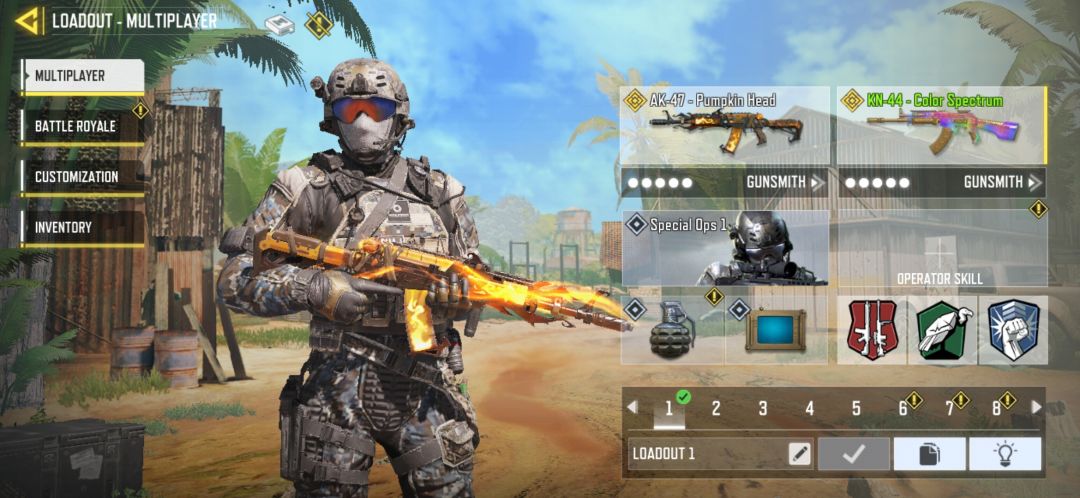
Task: Rename loadout using the pencil icon
Action: point(799,454)
